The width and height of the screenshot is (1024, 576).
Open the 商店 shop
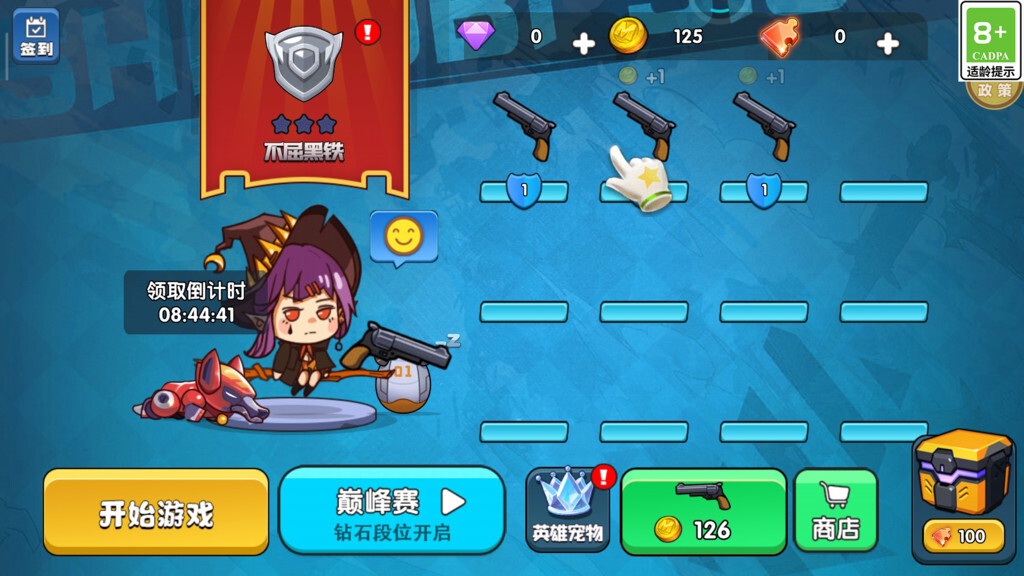[x=836, y=511]
